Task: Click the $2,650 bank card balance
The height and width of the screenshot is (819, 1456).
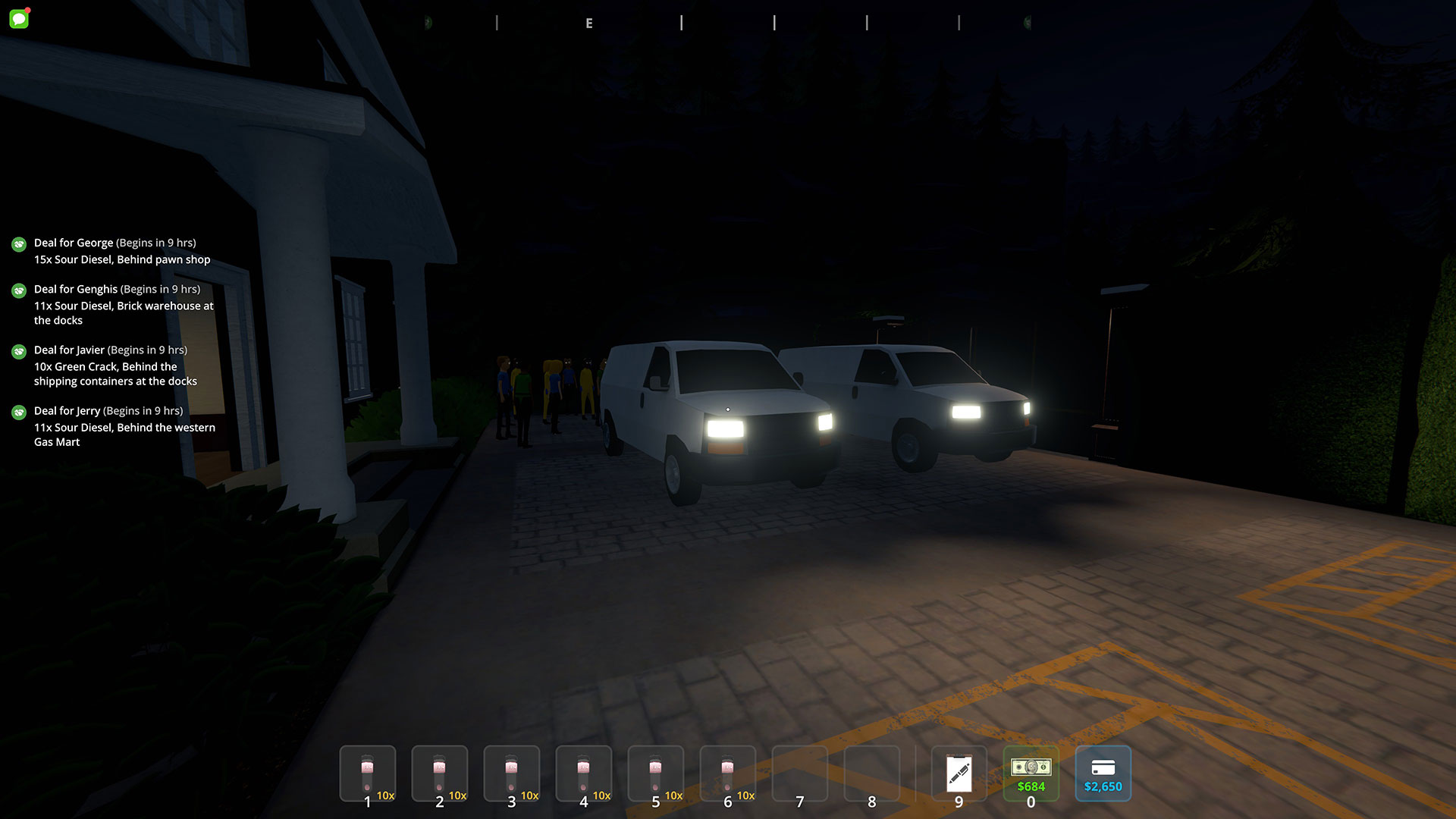Action: click(x=1103, y=773)
